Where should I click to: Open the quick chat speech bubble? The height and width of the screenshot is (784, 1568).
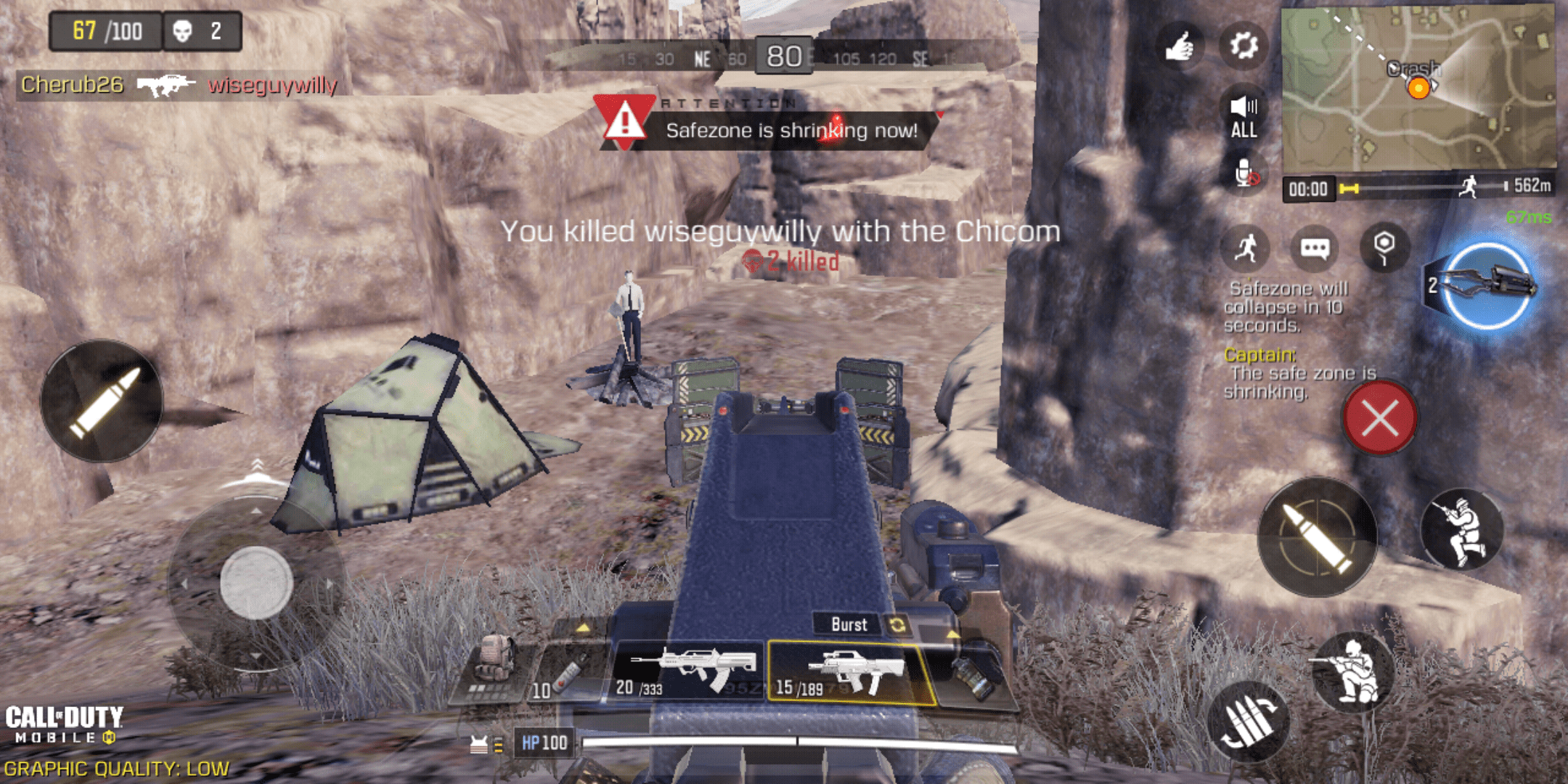(x=1315, y=249)
